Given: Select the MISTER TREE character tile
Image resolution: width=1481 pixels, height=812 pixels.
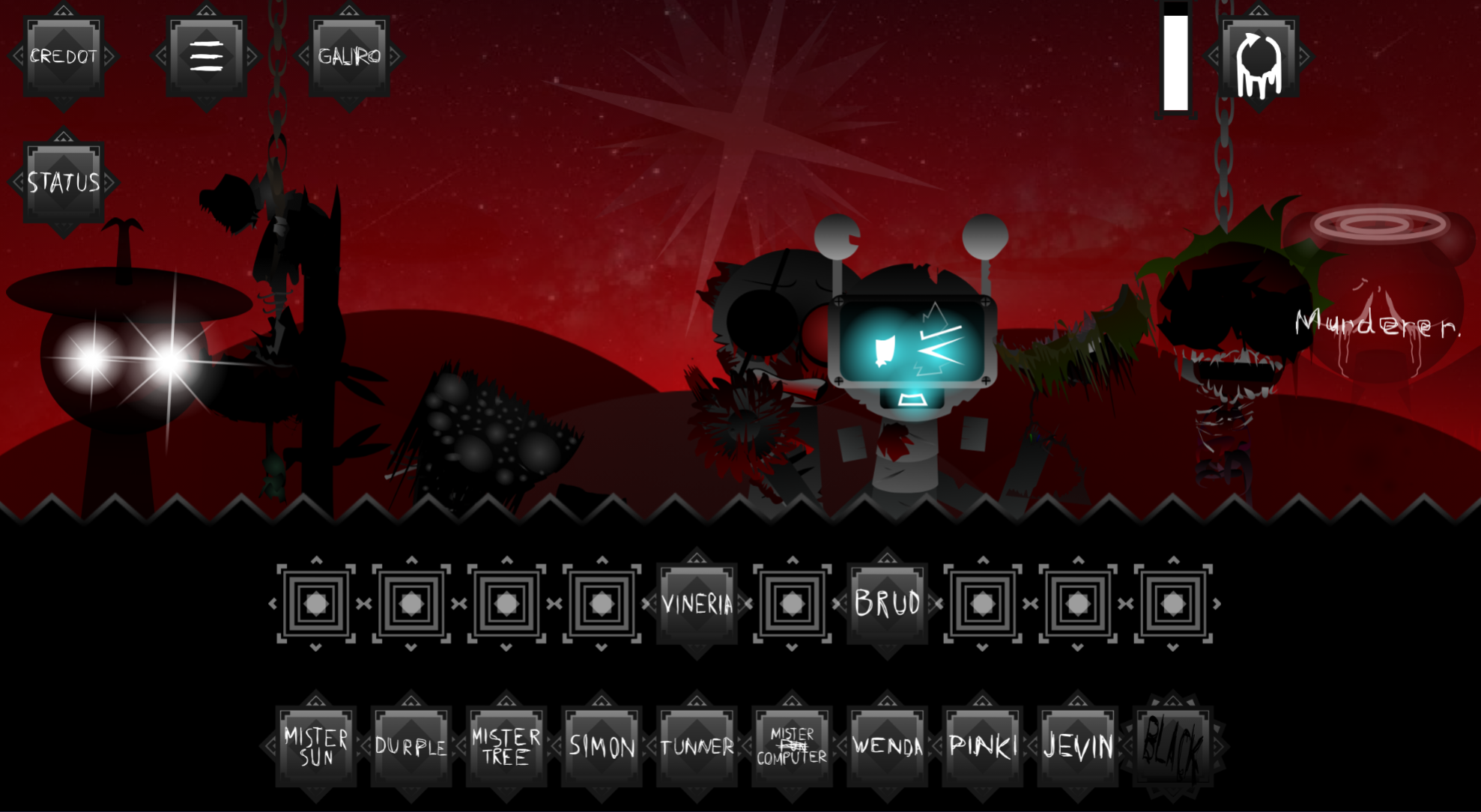Looking at the screenshot, I should [x=506, y=746].
